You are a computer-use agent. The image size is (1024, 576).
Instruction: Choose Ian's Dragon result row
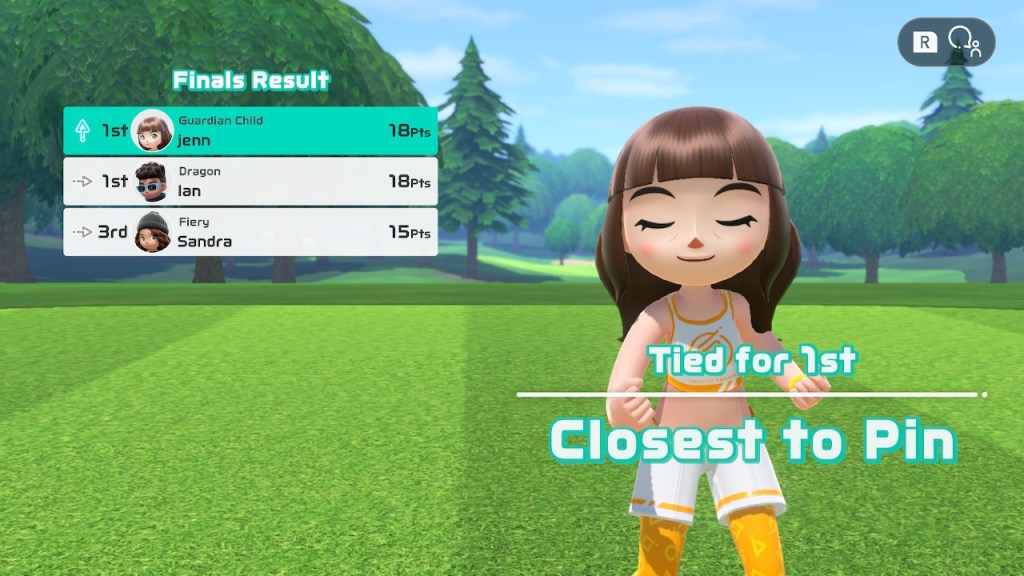click(x=250, y=181)
